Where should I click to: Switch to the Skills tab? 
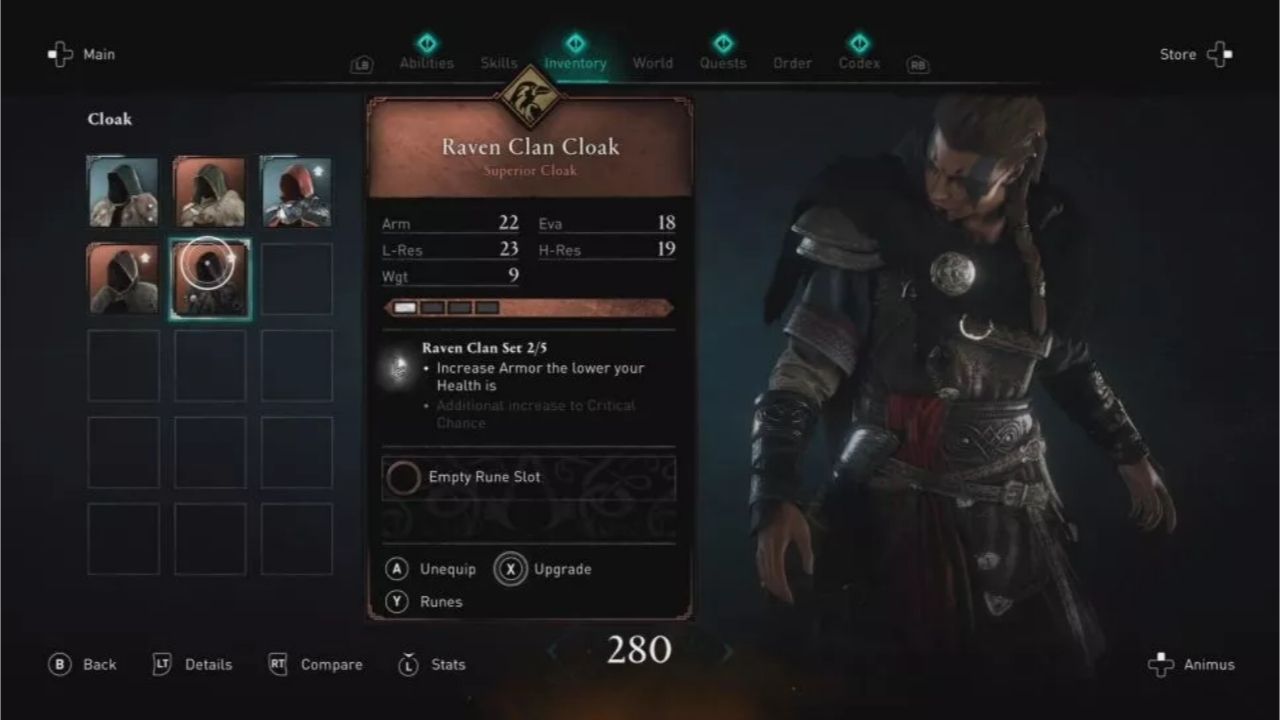(498, 63)
